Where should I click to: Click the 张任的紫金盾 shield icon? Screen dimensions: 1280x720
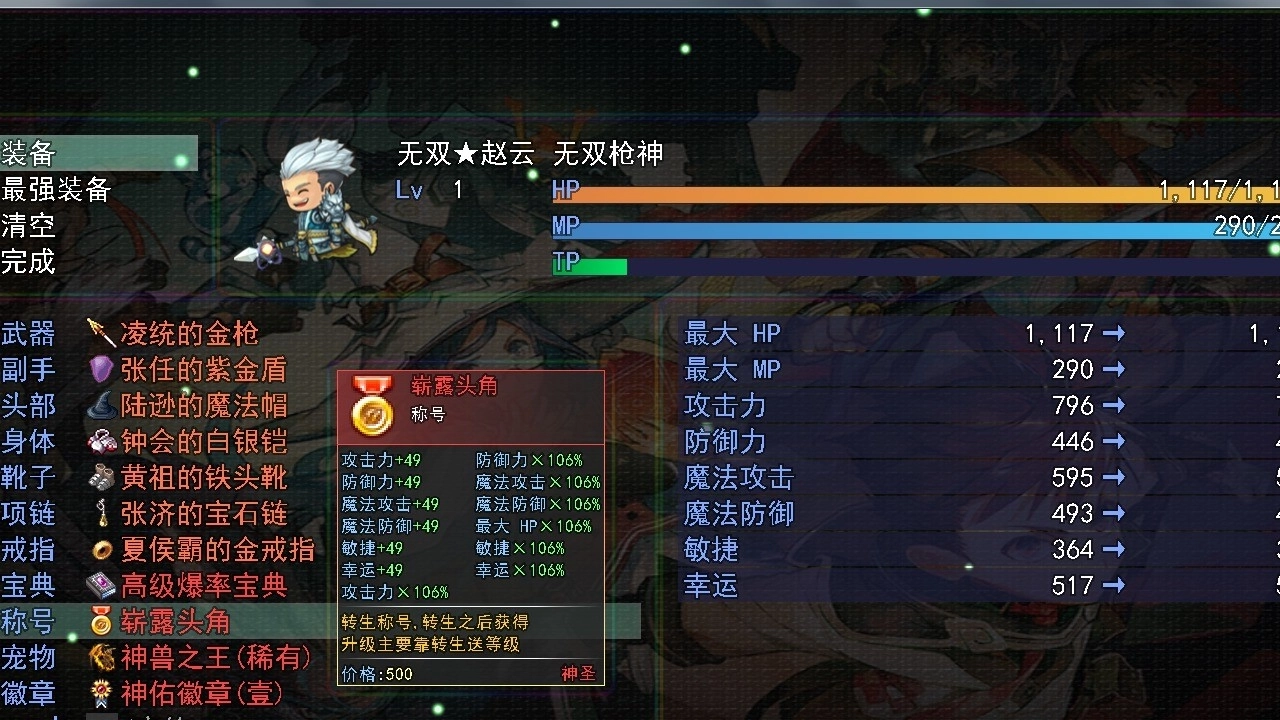click(x=100, y=369)
